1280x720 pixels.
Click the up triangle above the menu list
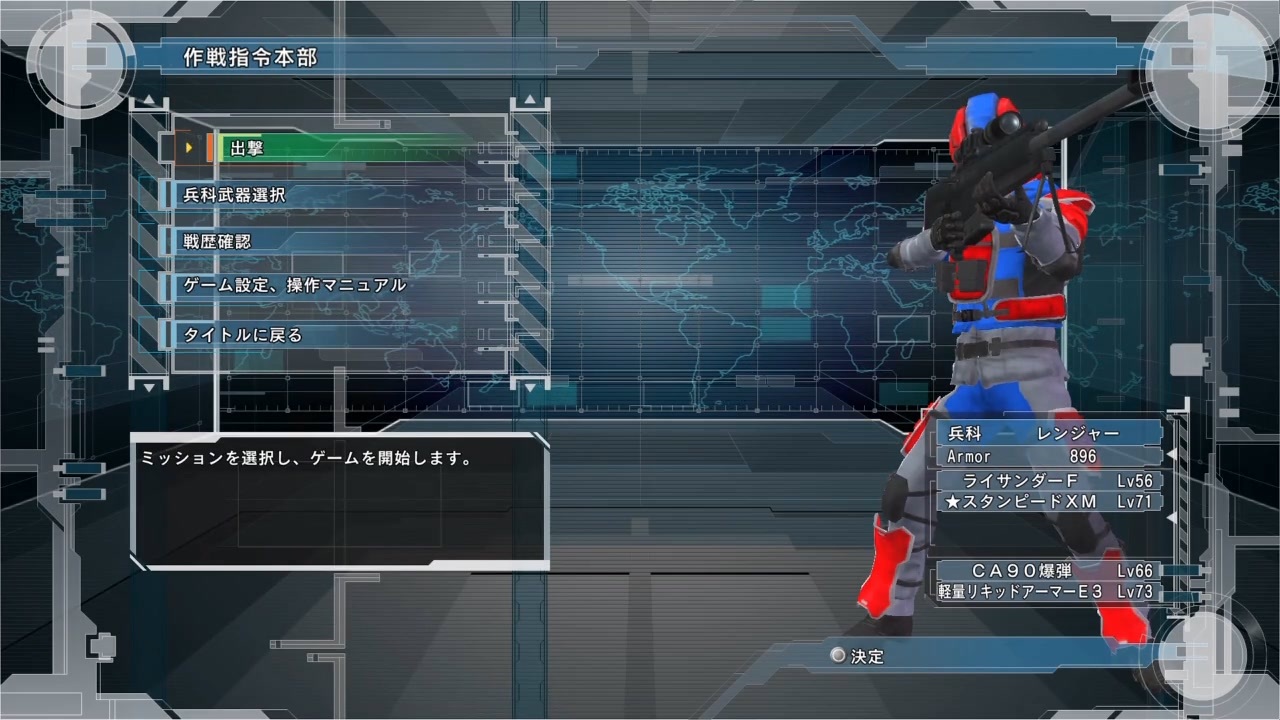pos(148,100)
